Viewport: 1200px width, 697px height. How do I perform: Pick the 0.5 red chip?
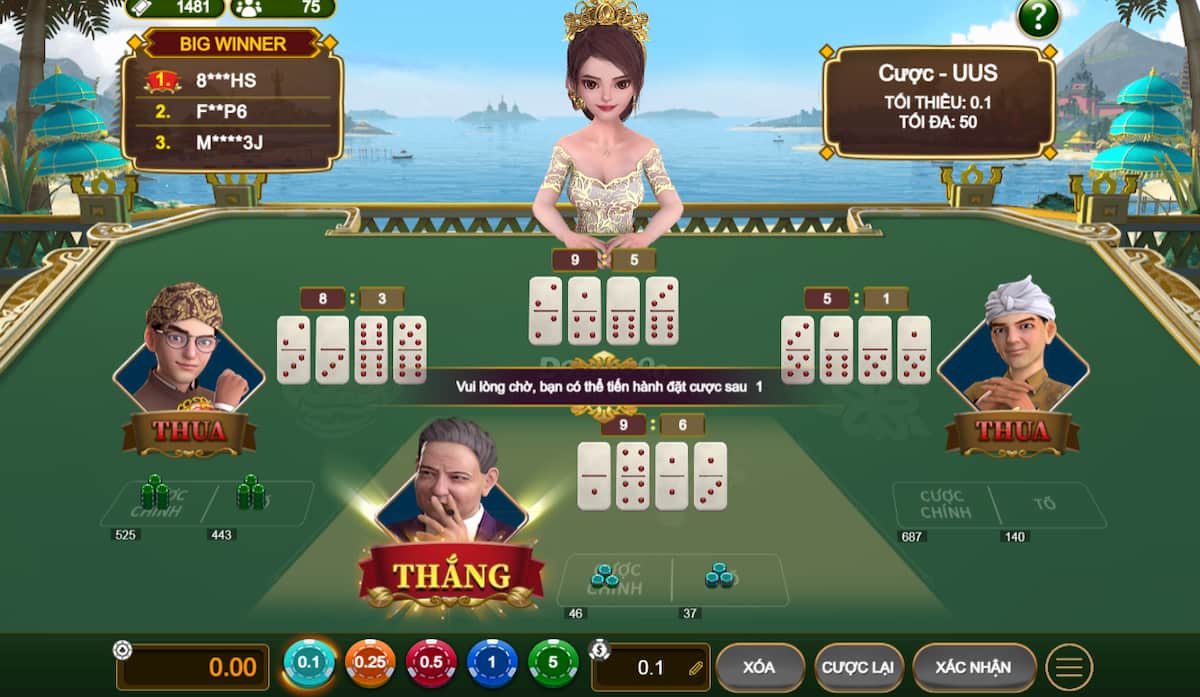click(431, 663)
